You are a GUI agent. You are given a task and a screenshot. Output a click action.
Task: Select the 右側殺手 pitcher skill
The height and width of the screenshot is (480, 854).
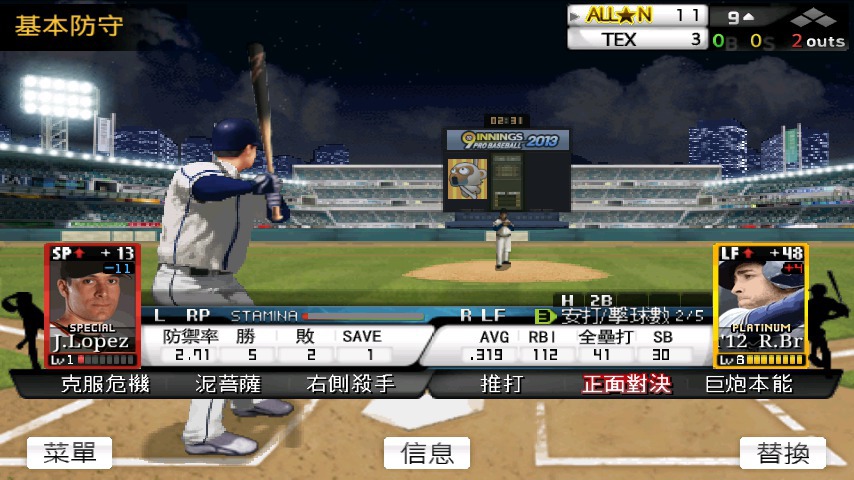coord(350,384)
